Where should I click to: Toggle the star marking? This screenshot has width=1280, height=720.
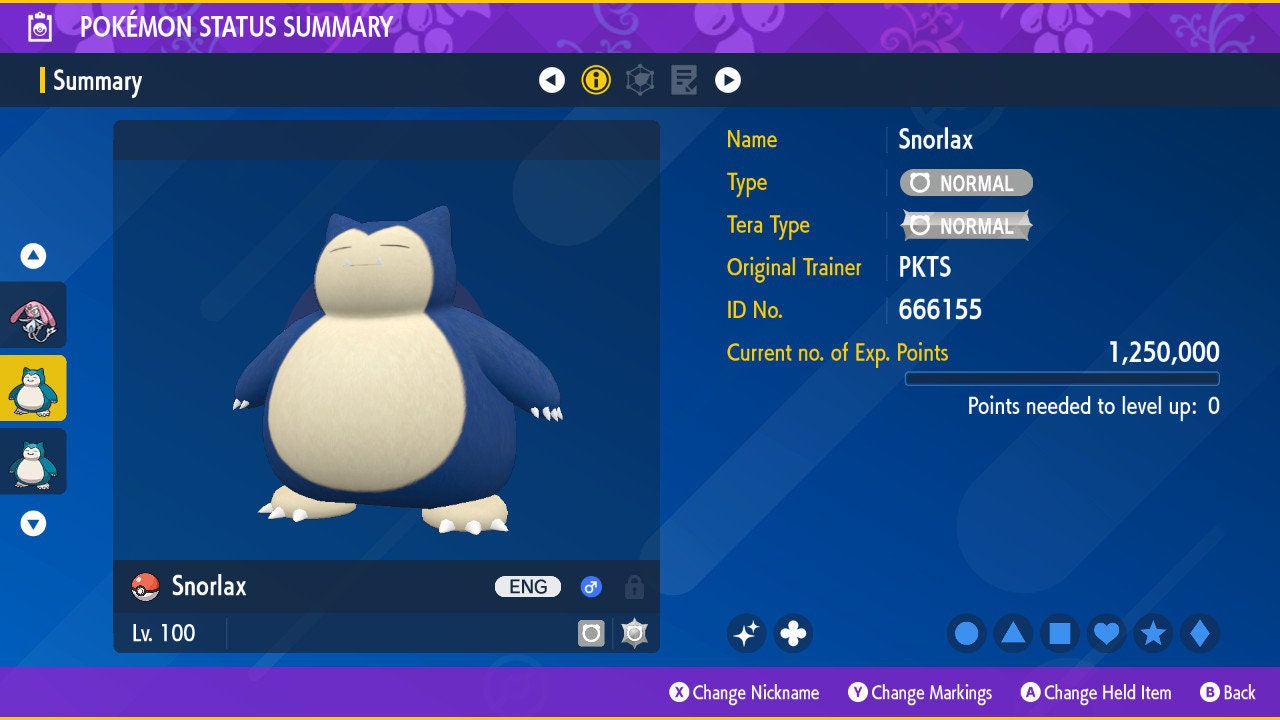pyautogui.click(x=1153, y=633)
